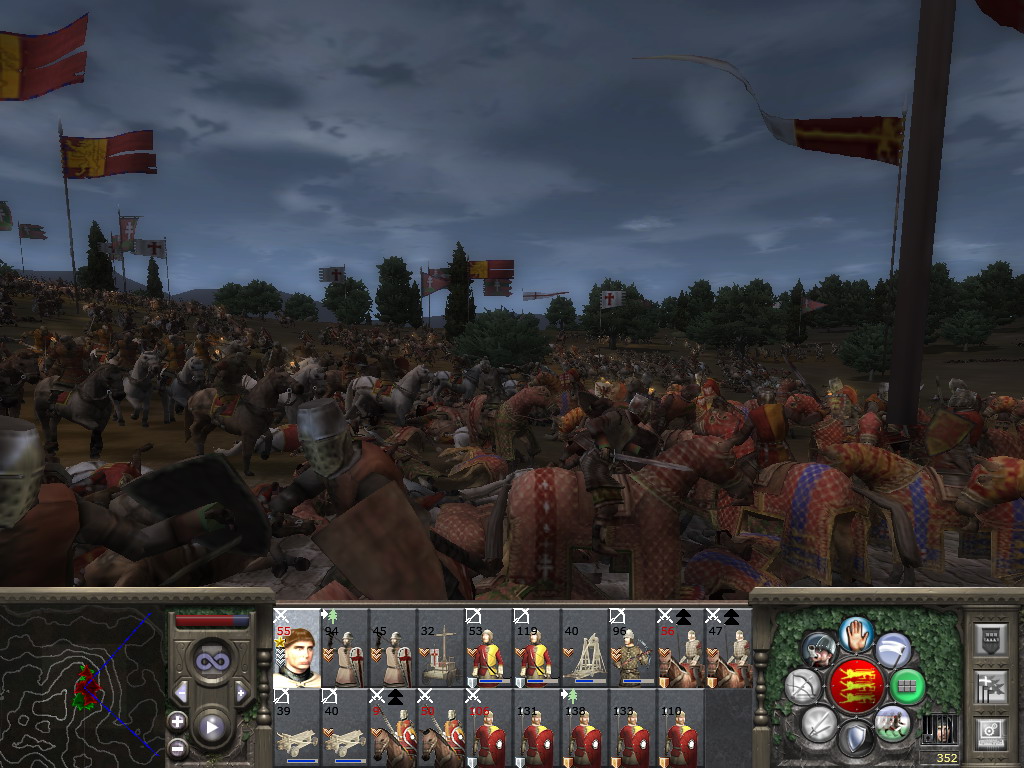1024x768 pixels.
Task: Zoom out the minimap with the minus button
Action: [x=177, y=747]
